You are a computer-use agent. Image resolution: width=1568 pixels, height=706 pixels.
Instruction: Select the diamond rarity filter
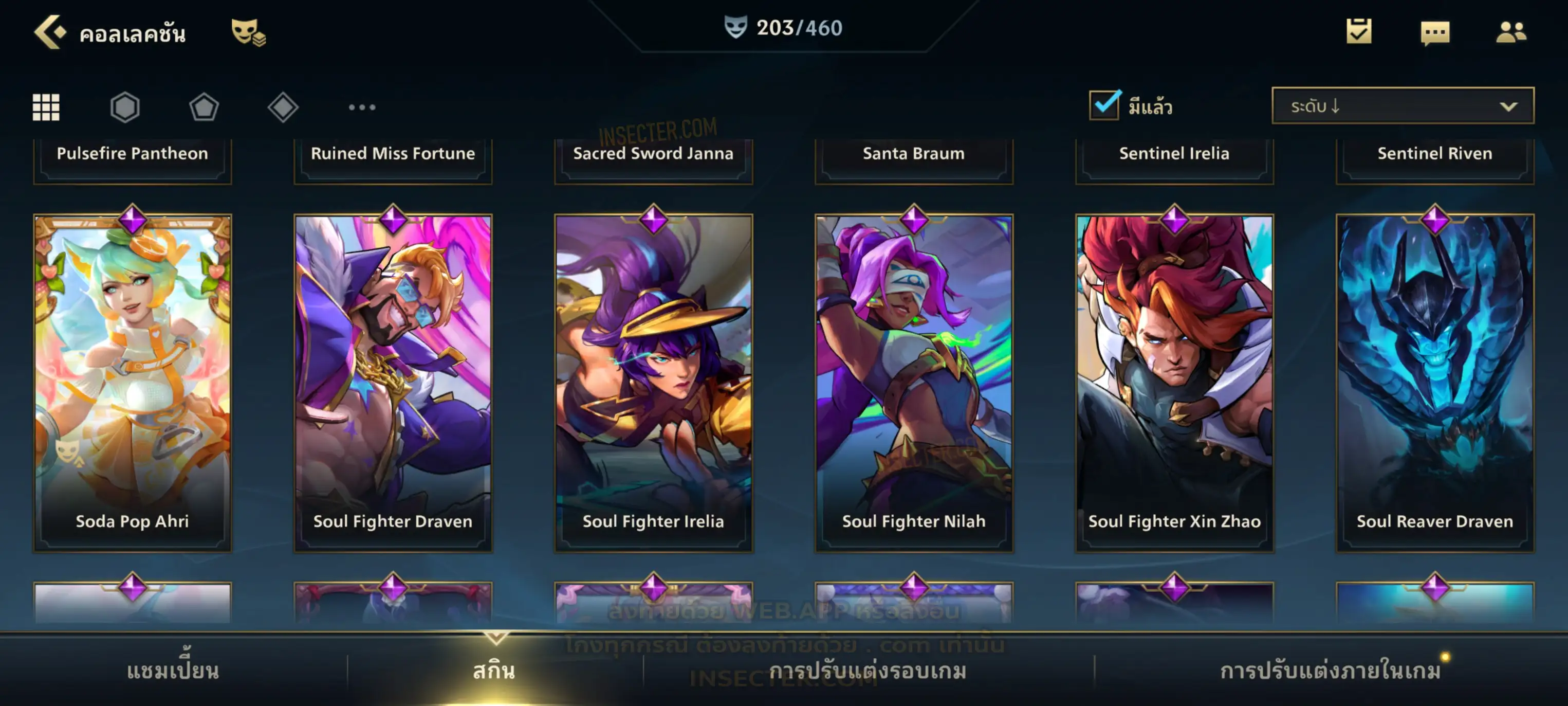pos(283,107)
